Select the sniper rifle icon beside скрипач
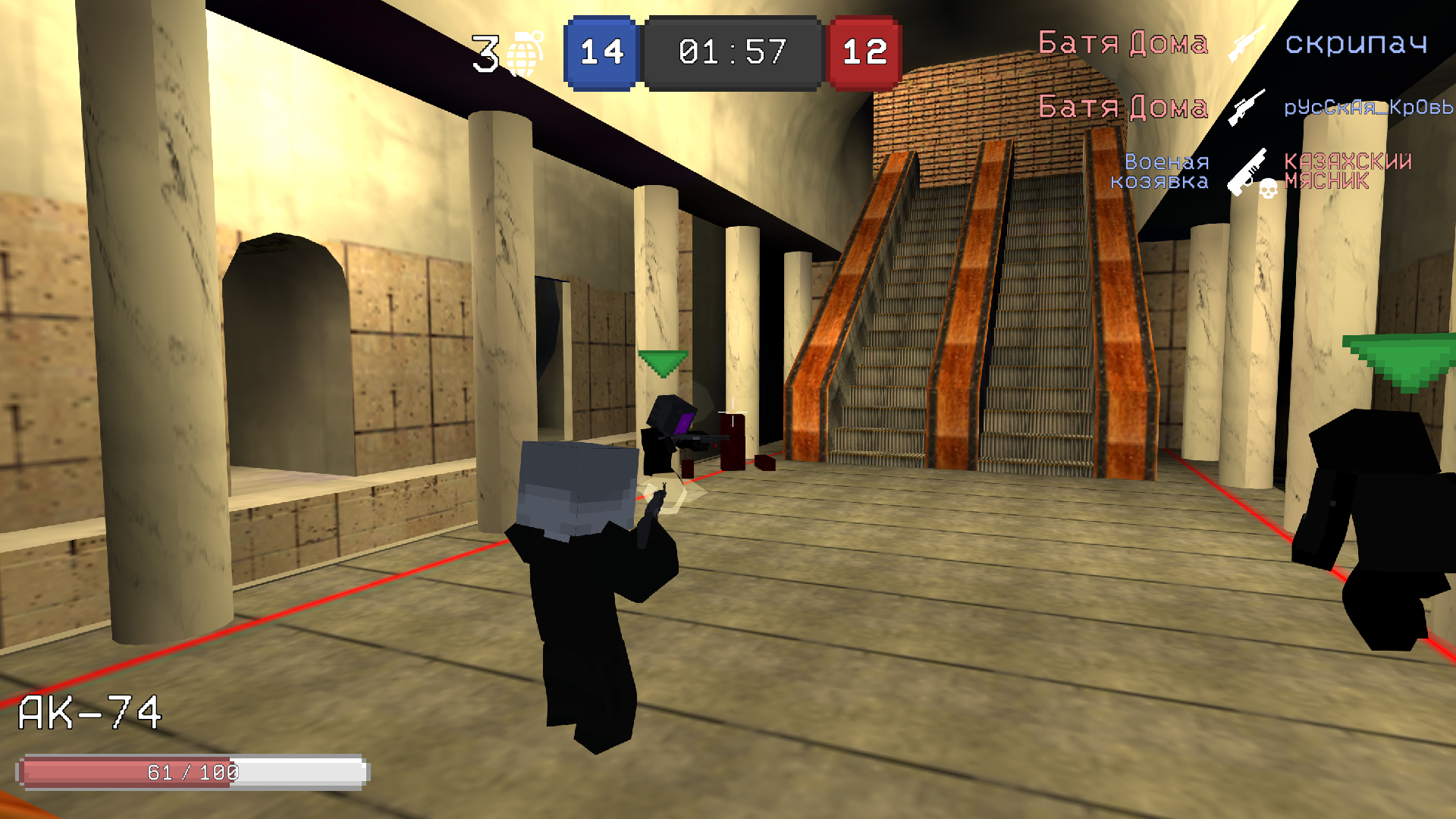 [x=1249, y=44]
